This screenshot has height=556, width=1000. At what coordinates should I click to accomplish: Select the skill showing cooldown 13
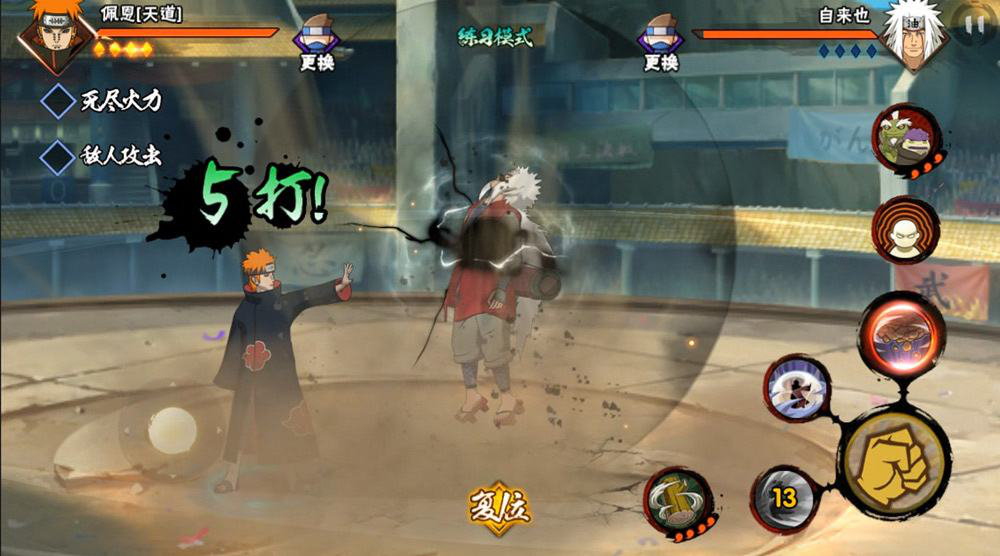coord(784,498)
